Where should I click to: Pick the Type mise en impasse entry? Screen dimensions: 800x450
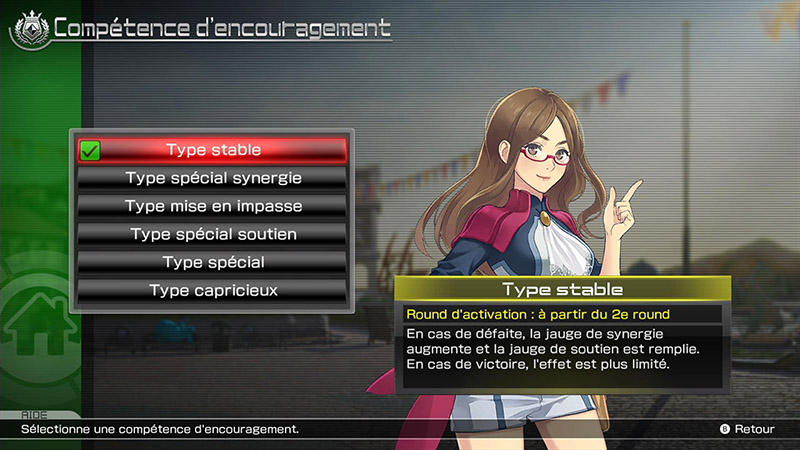click(213, 206)
